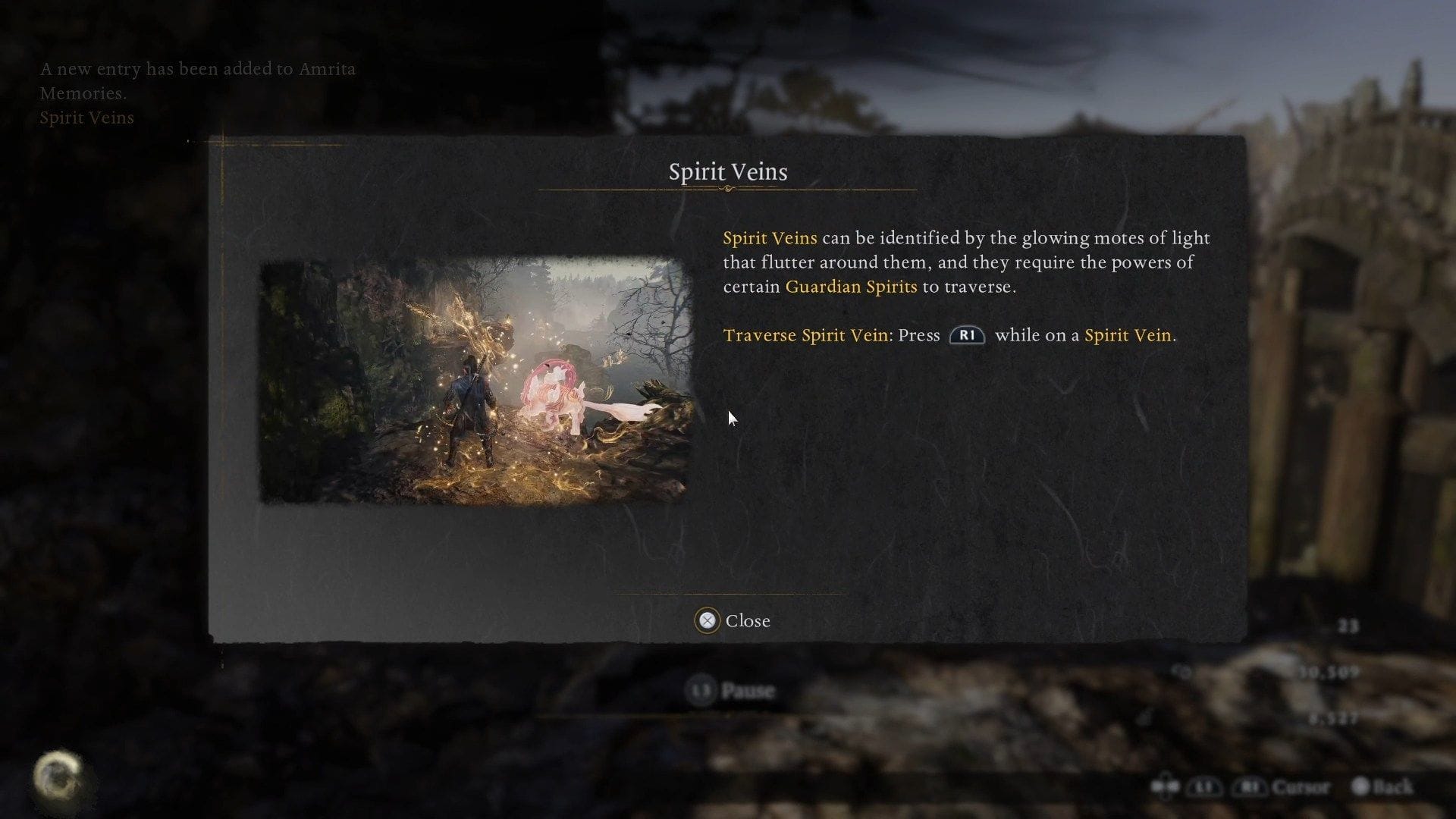Select the R1 button icon in the tutorial text
1456x819 pixels.
966,334
